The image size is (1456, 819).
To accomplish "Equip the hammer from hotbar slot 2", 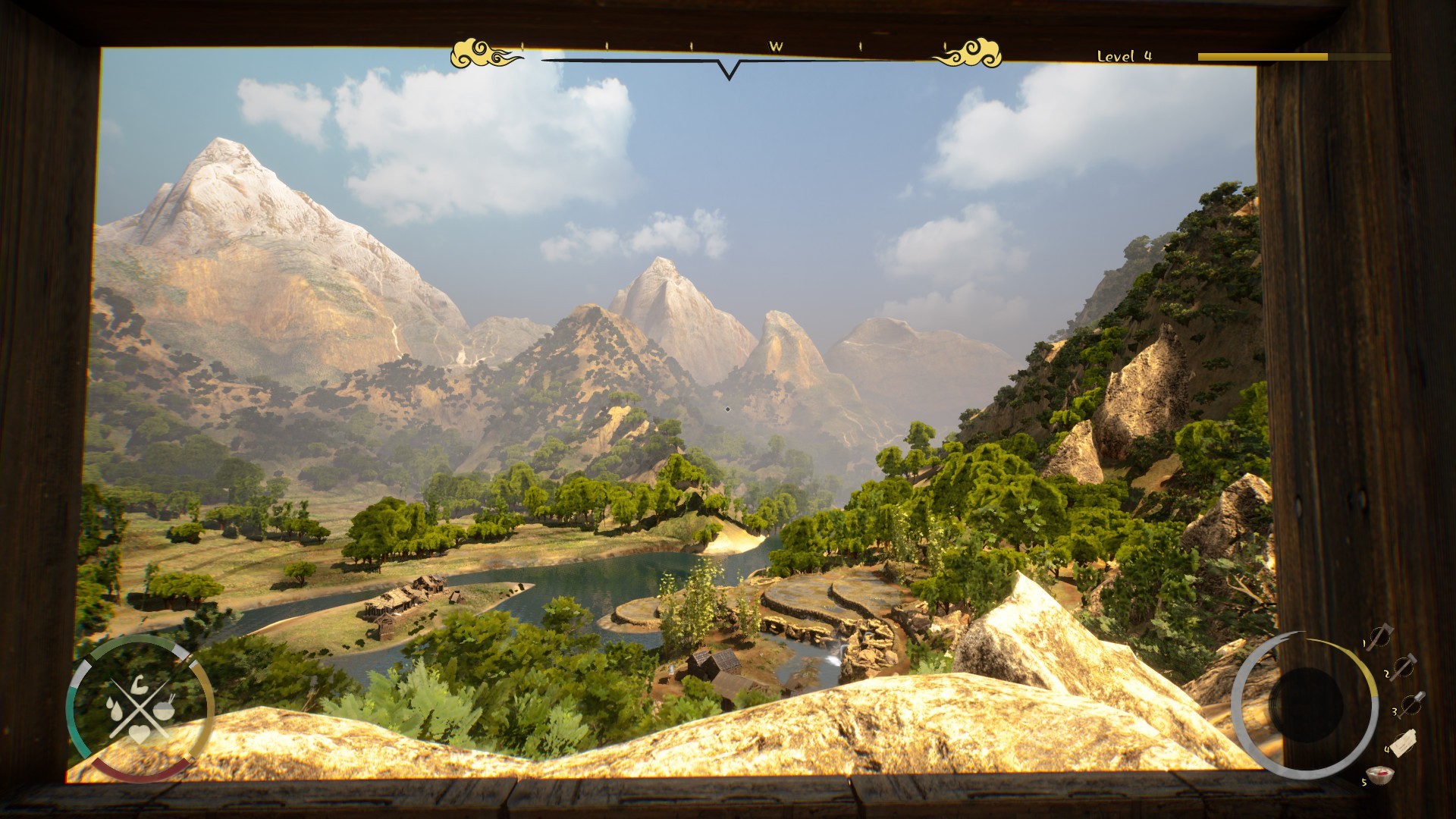I will [1404, 667].
